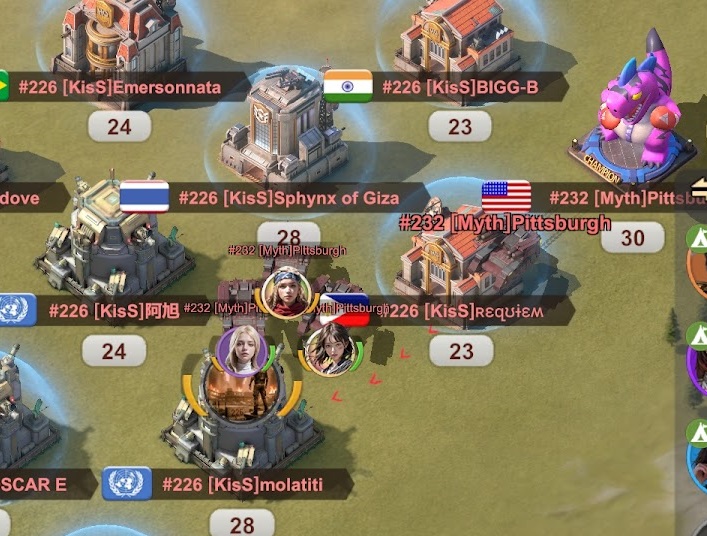Open the [KisS]阿旭 base name label
The height and width of the screenshot is (536, 707).
113,311
